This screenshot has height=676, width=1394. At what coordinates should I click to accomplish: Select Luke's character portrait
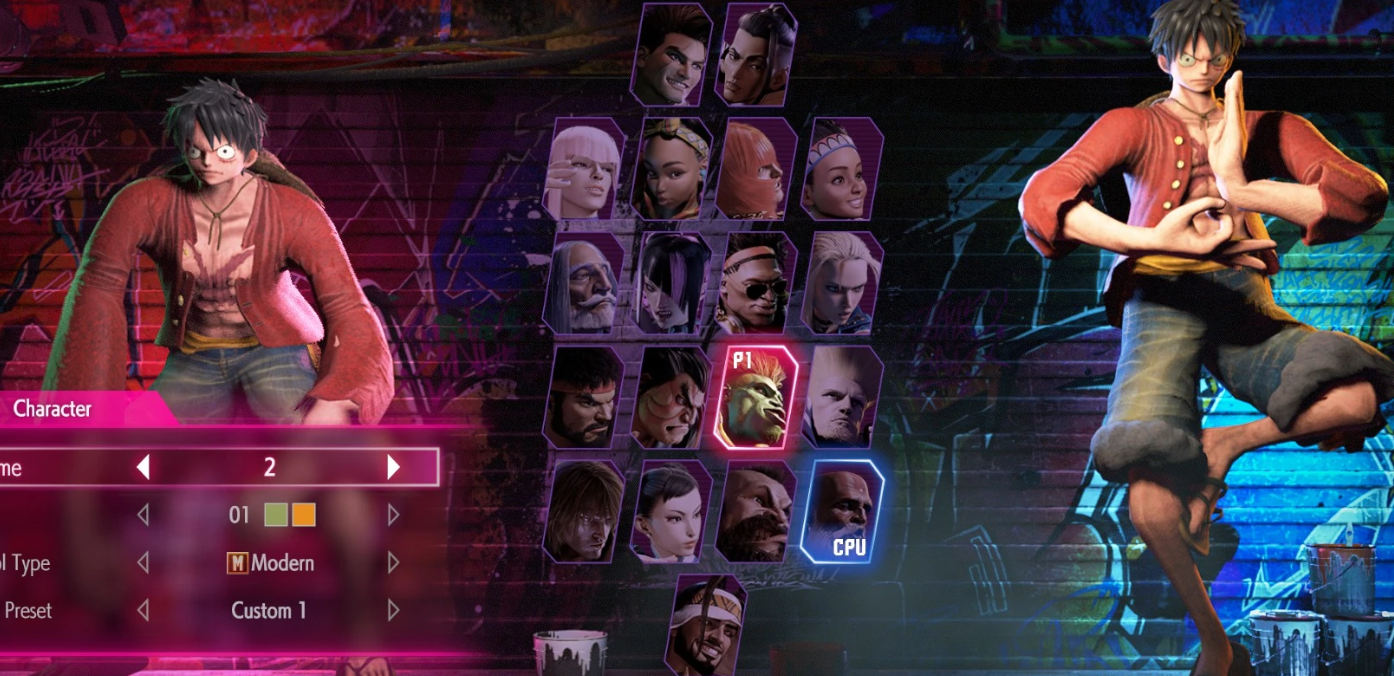click(672, 54)
